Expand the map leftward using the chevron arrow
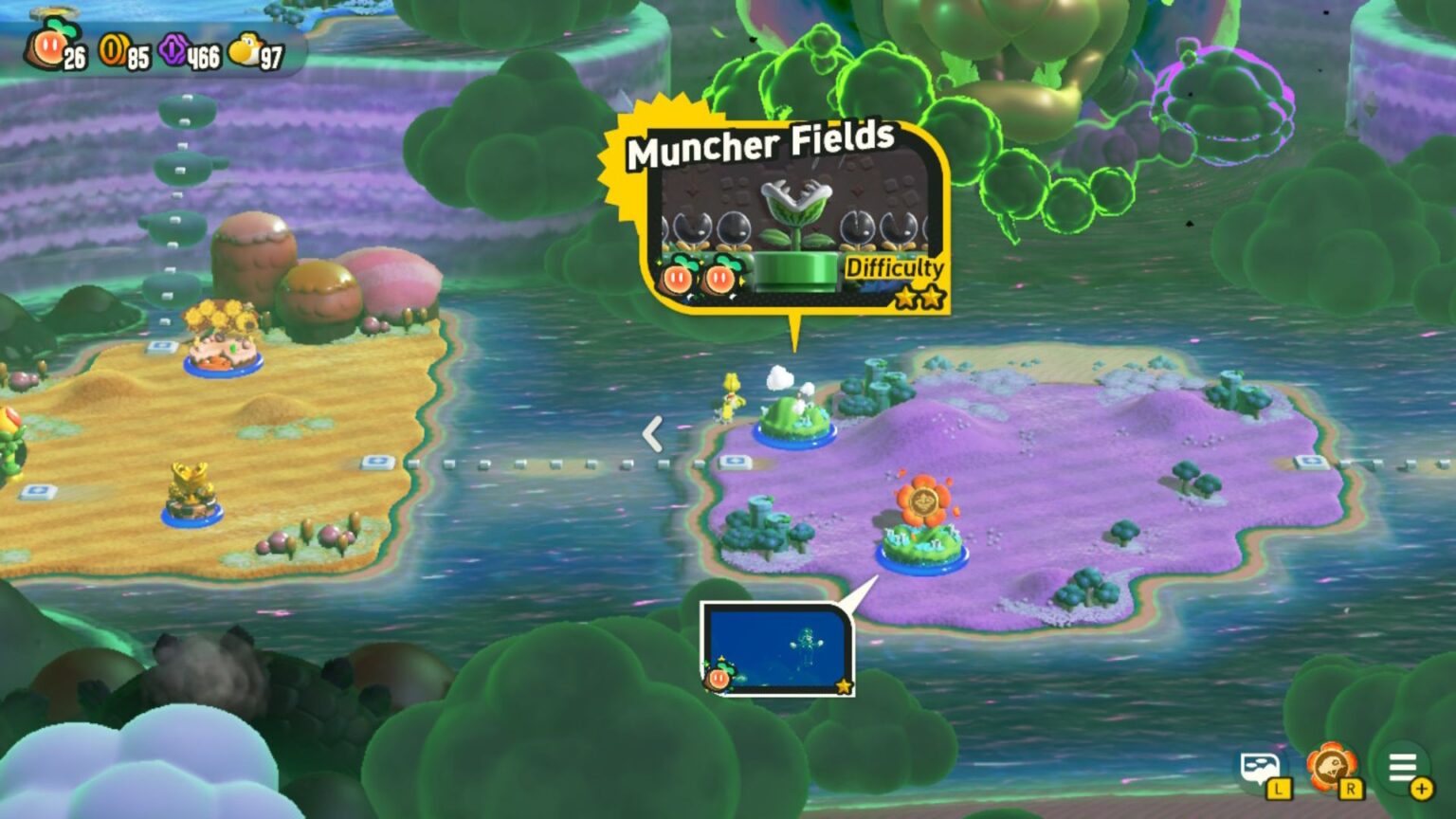This screenshot has width=1456, height=819. click(650, 434)
